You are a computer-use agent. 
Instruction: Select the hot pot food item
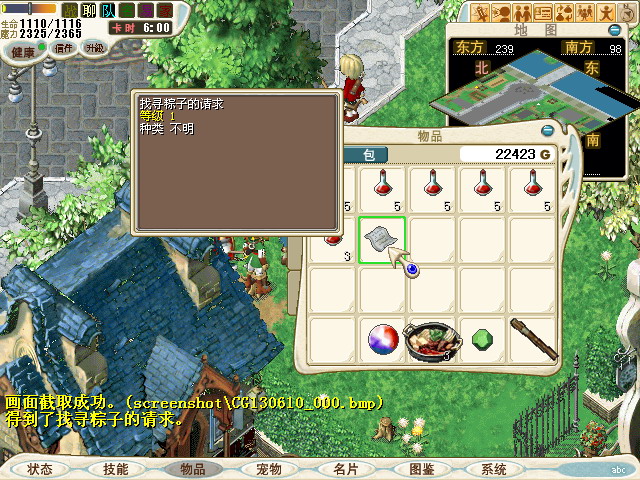tap(432, 340)
